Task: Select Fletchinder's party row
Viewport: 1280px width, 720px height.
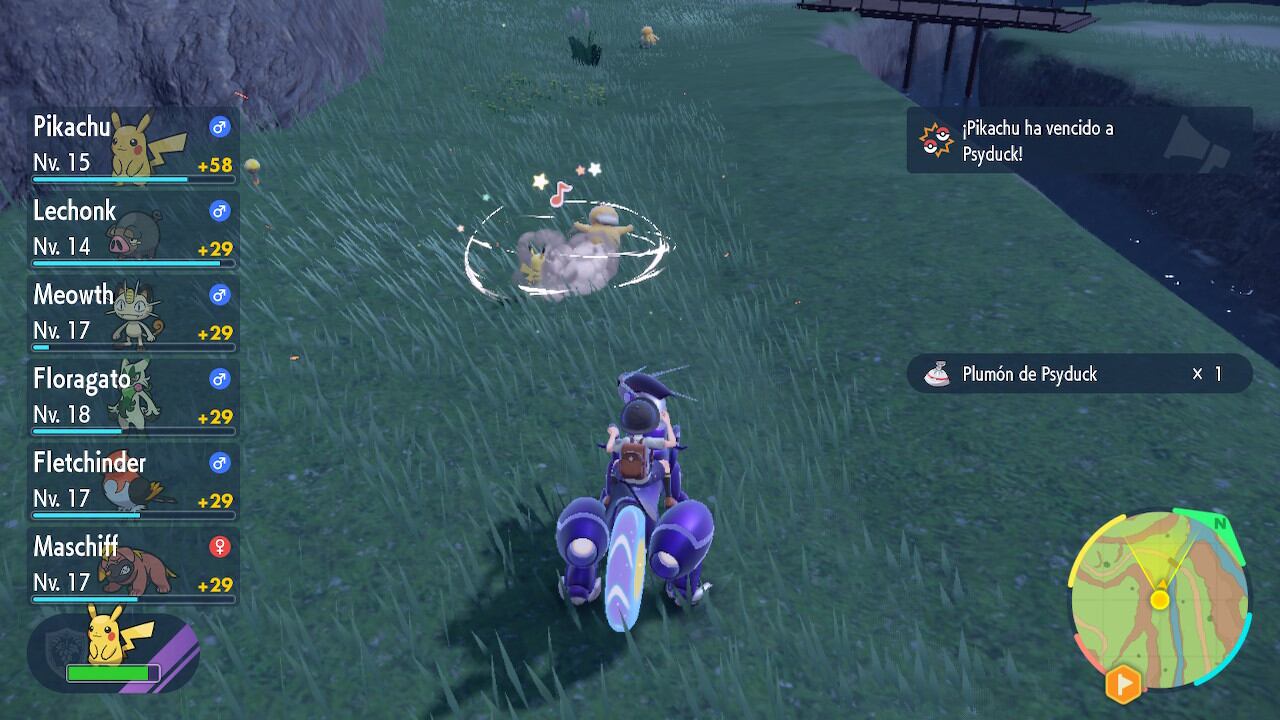Action: point(133,481)
